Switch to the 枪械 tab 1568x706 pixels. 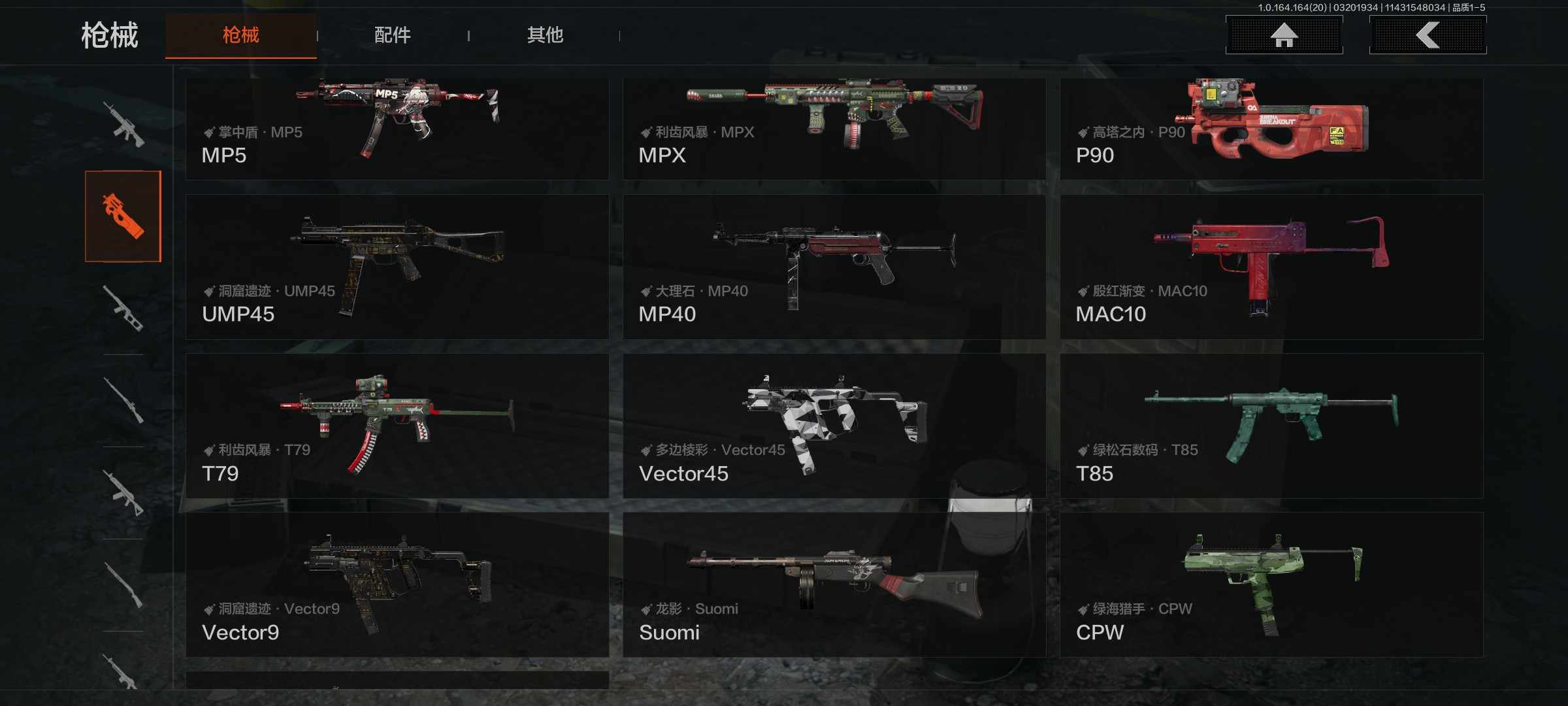(x=240, y=35)
